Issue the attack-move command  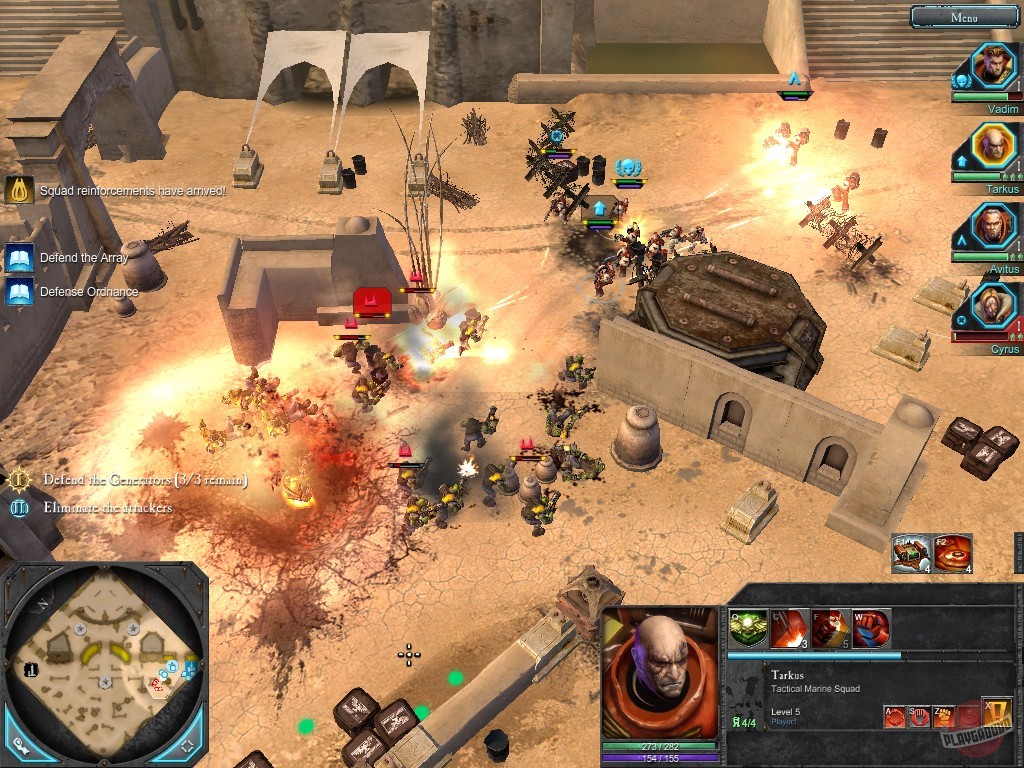point(894,716)
